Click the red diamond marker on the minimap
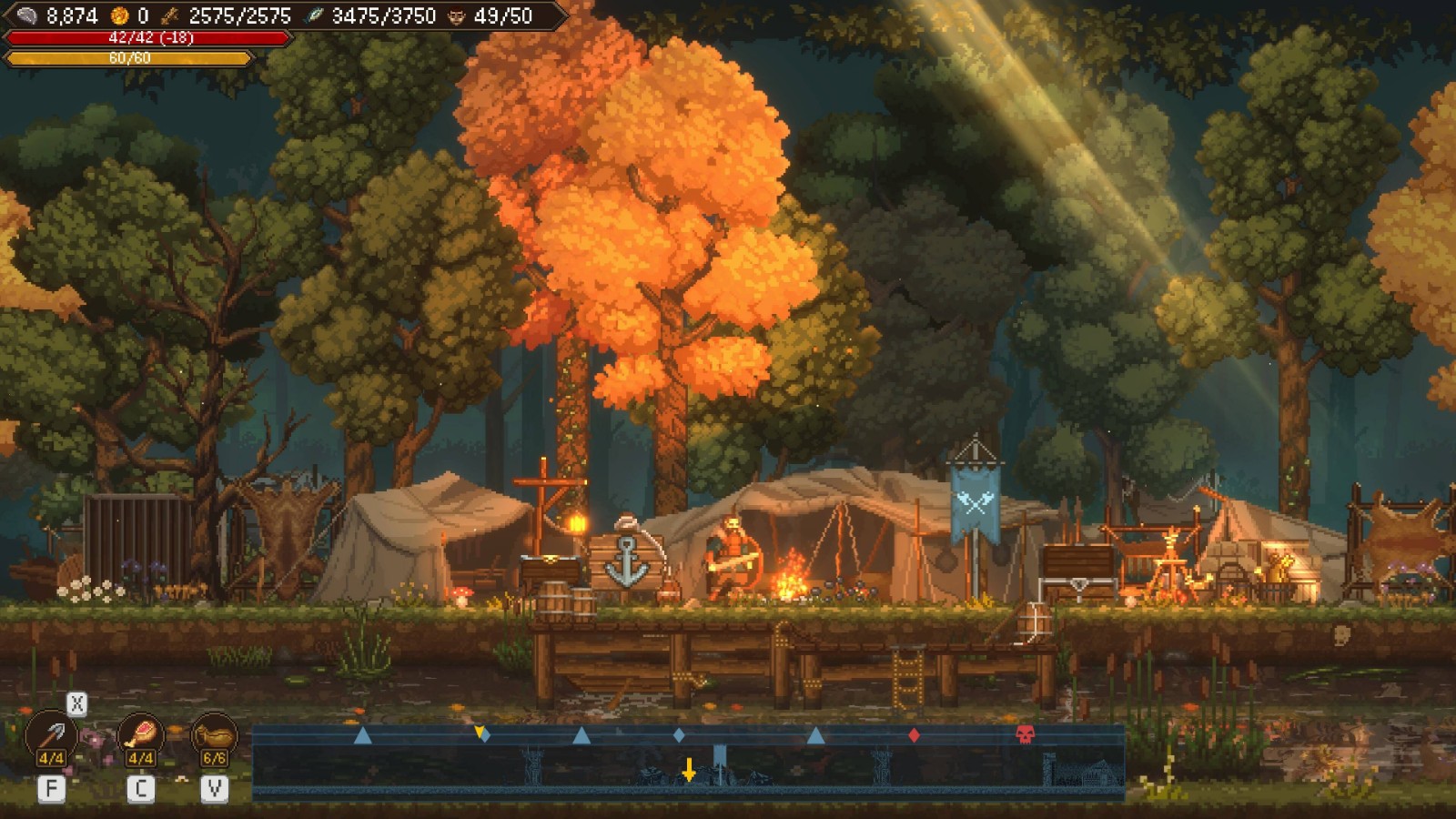Image resolution: width=1456 pixels, height=819 pixels. click(914, 734)
